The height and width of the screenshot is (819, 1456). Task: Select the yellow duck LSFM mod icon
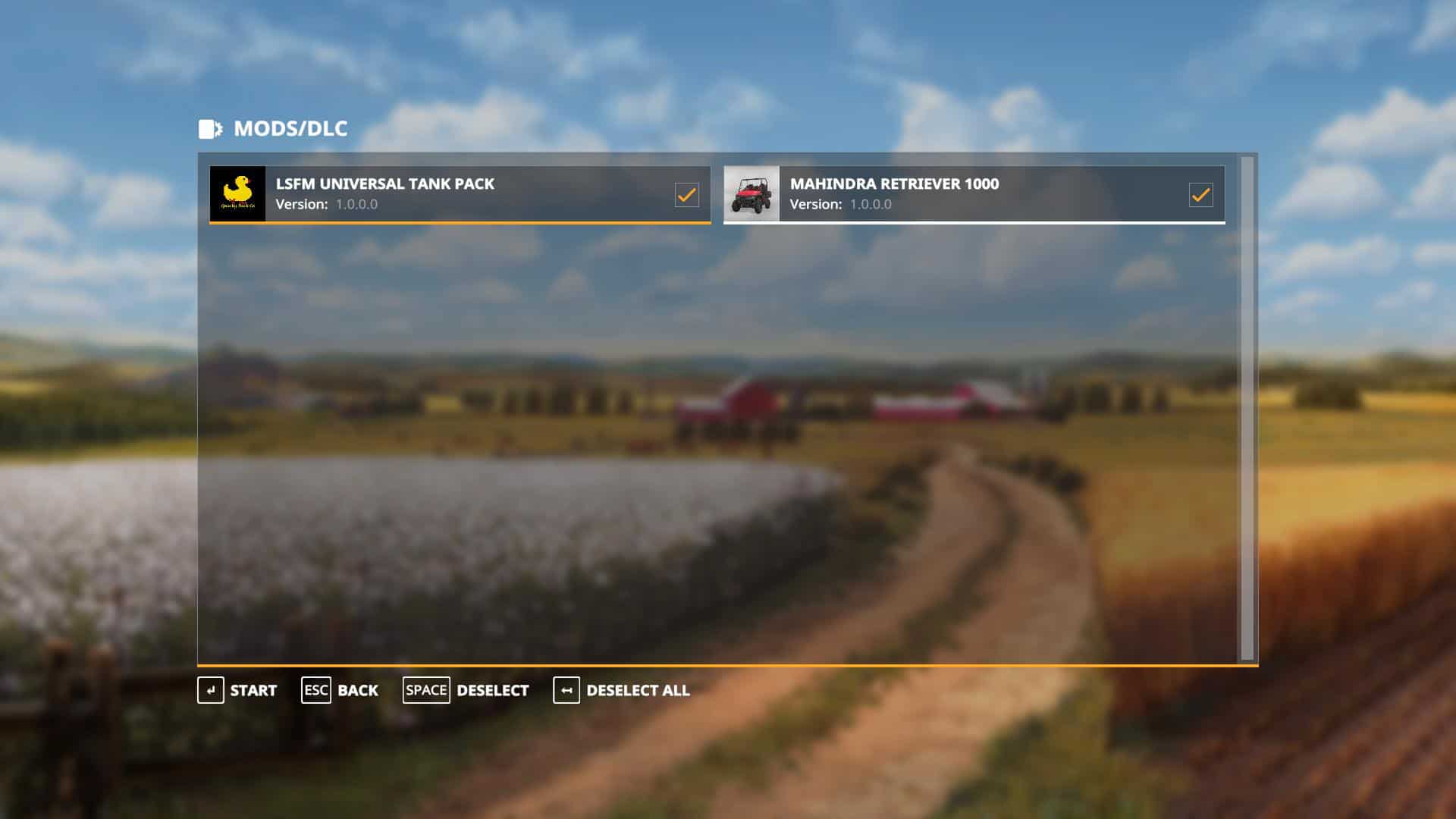[238, 194]
